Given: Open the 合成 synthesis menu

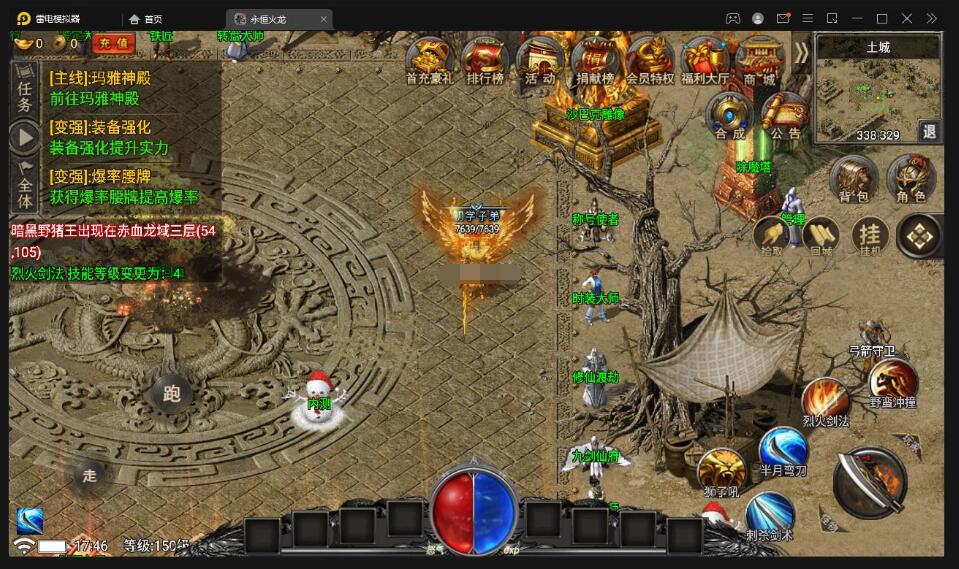Looking at the screenshot, I should pos(729,113).
